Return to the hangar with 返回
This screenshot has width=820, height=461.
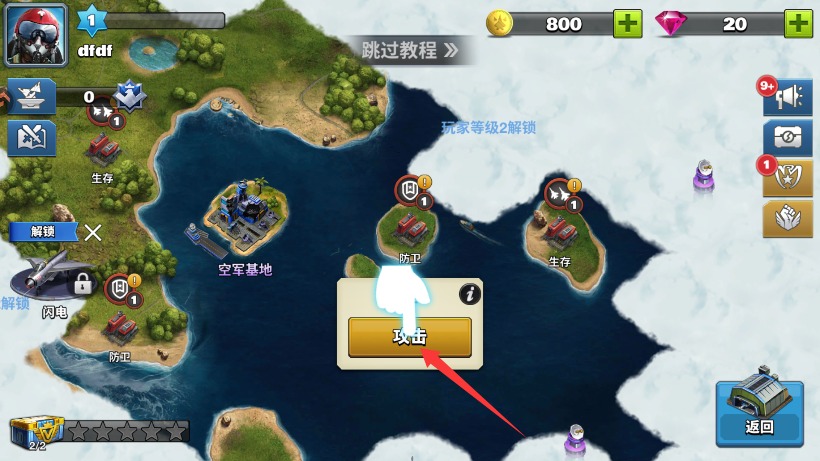point(759,413)
